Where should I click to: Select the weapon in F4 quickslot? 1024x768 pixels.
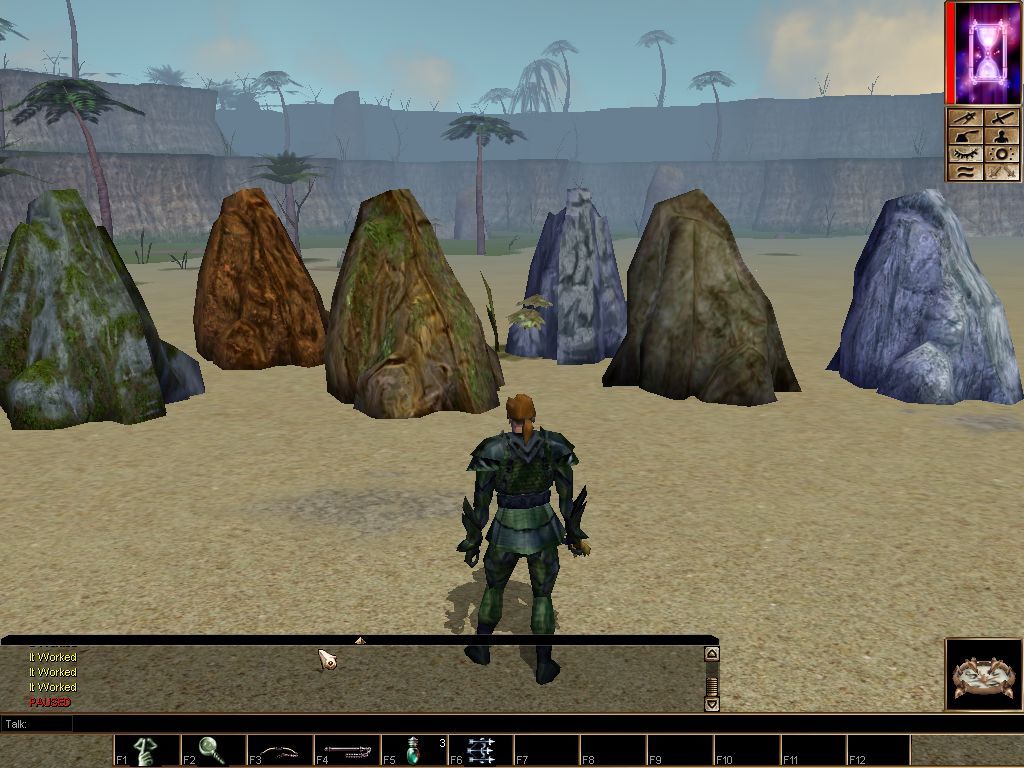347,750
